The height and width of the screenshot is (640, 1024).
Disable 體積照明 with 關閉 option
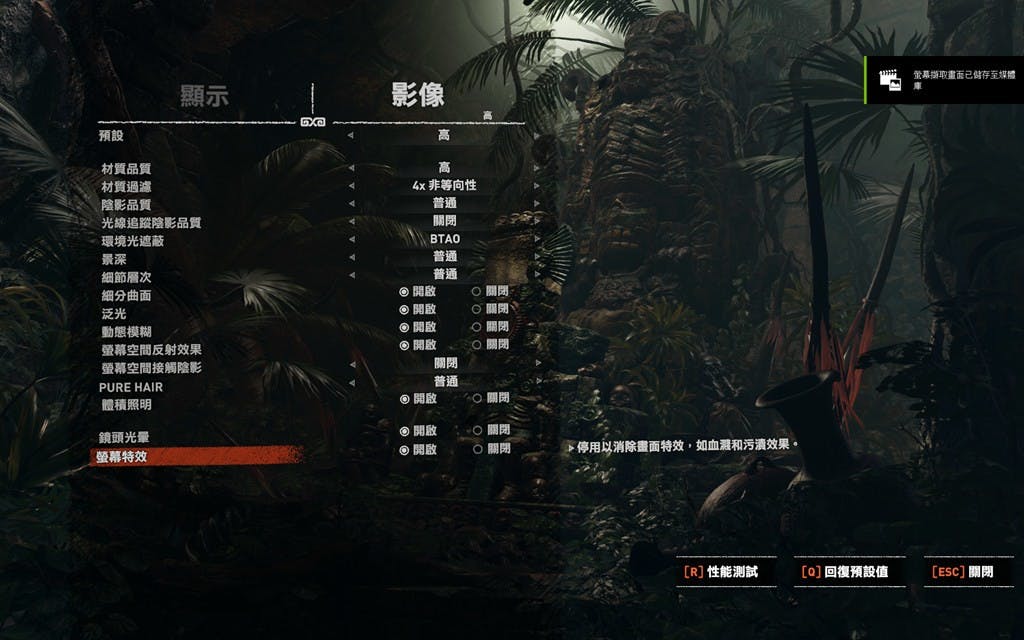490,399
